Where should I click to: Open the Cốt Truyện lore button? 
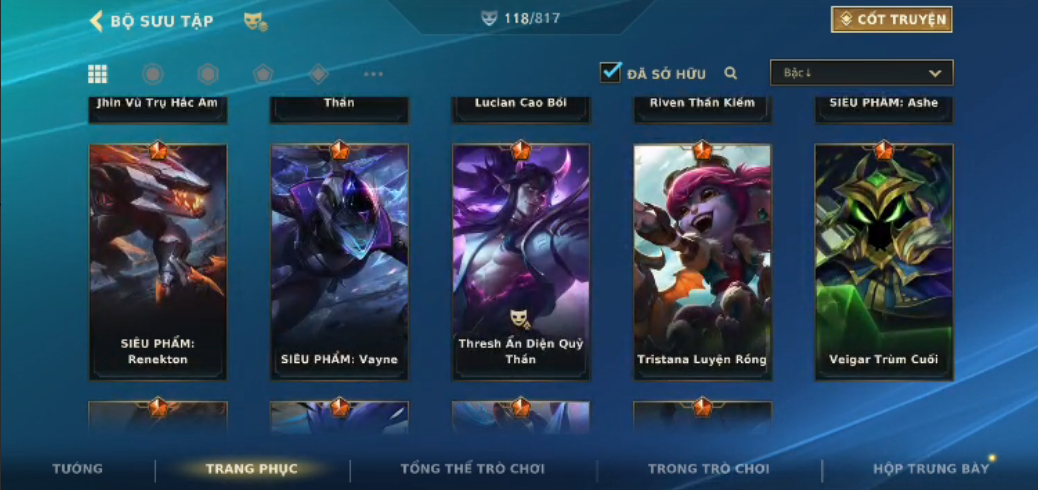click(891, 19)
